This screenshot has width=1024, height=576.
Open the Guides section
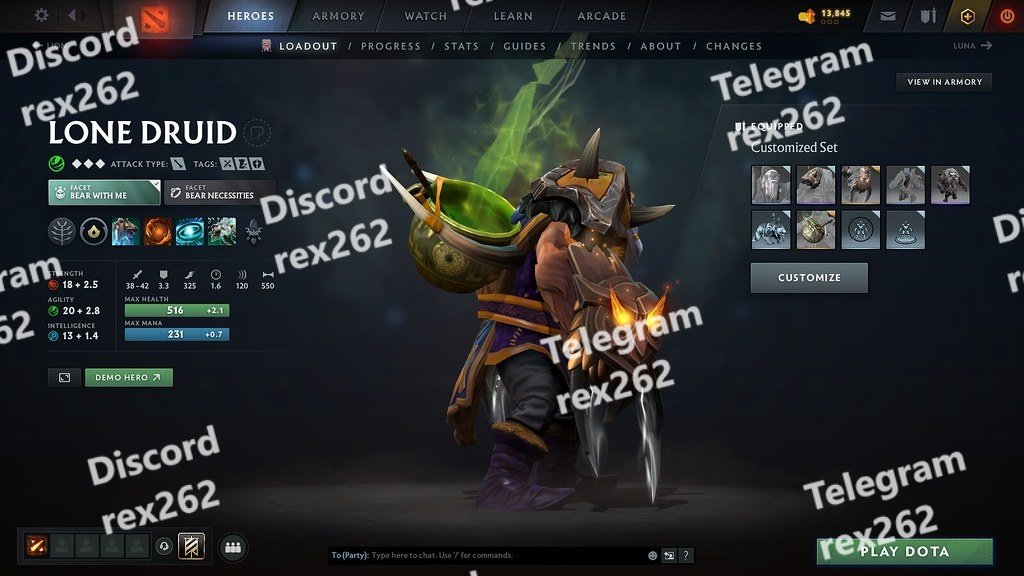point(525,46)
